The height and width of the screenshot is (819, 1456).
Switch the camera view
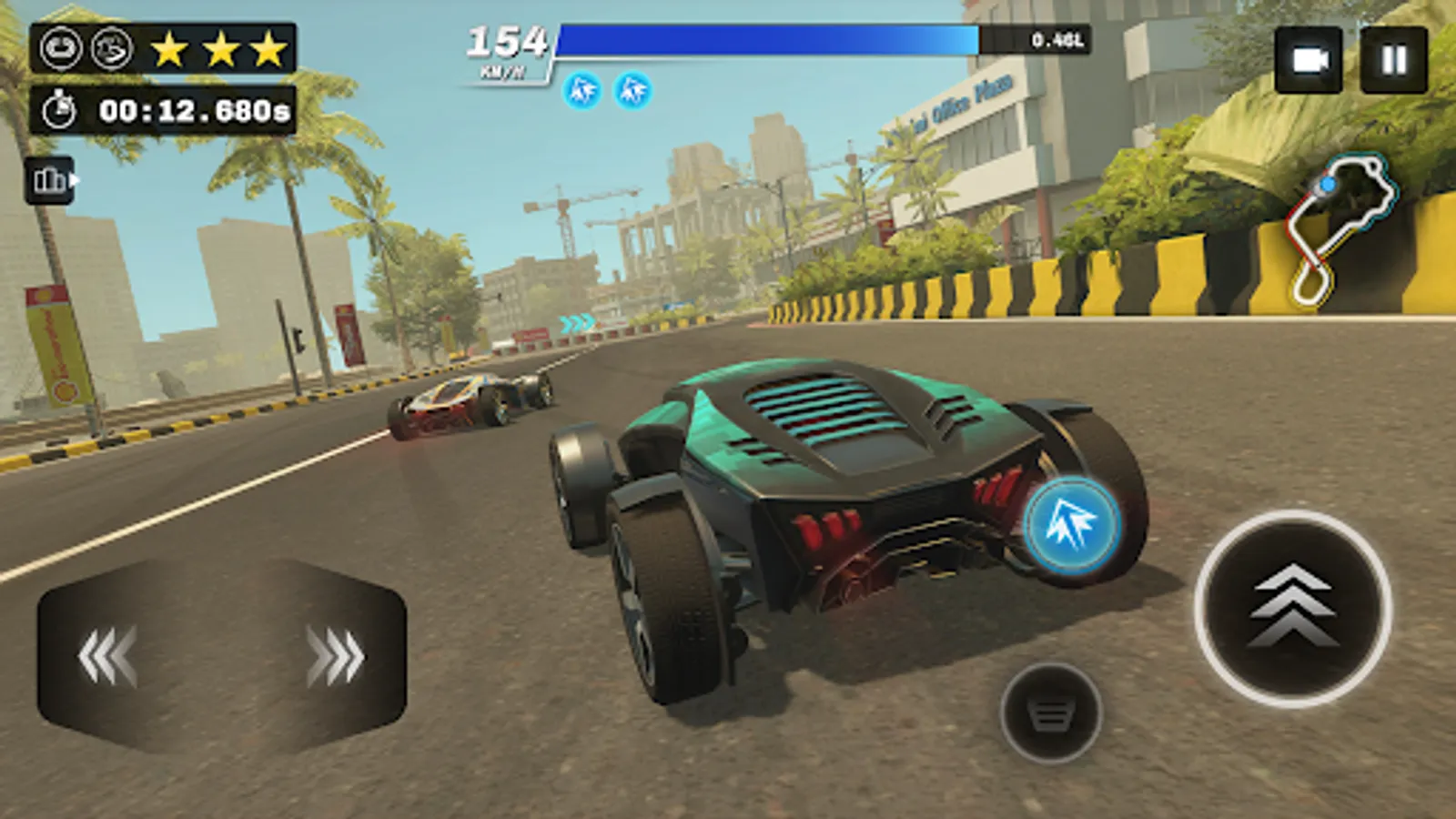pyautogui.click(x=1308, y=59)
